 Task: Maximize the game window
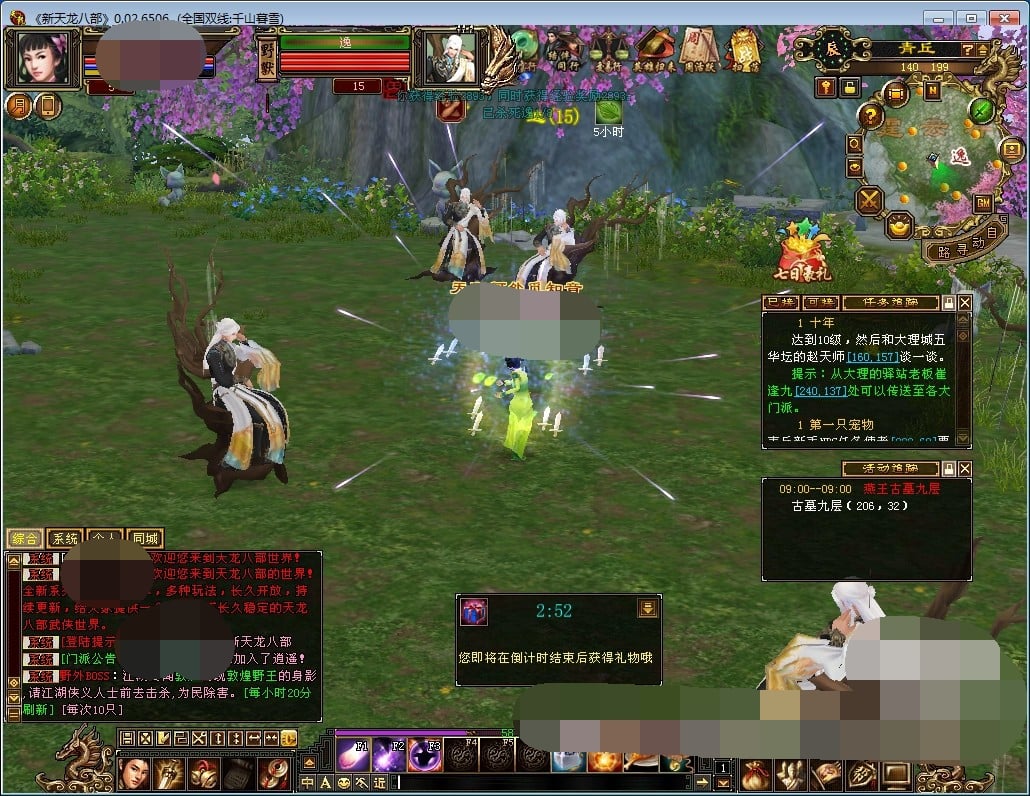[970, 17]
